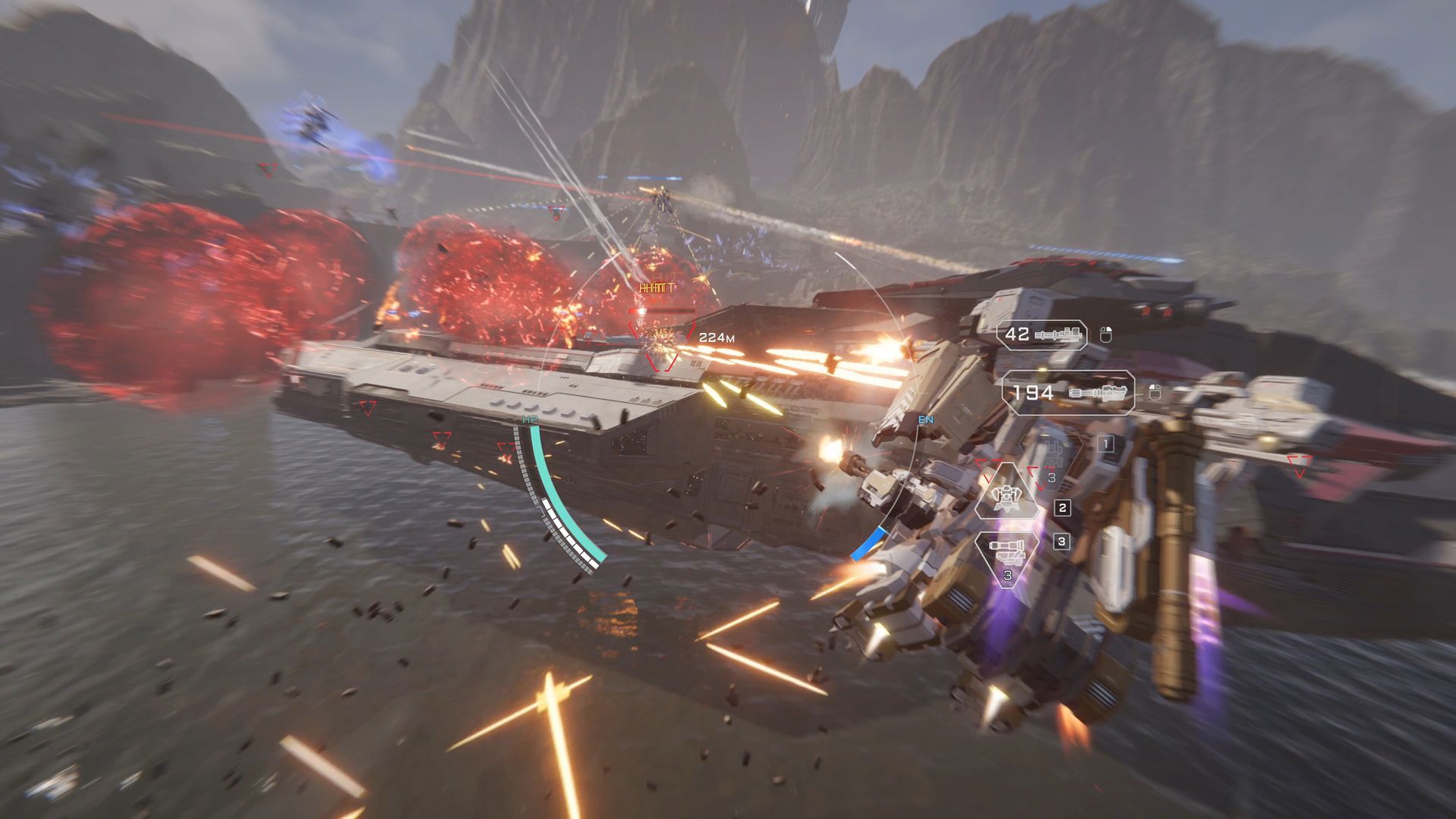This screenshot has width=1456, height=819.
Task: Select the gatling weapon slot with 42 rounds
Action: (1041, 334)
